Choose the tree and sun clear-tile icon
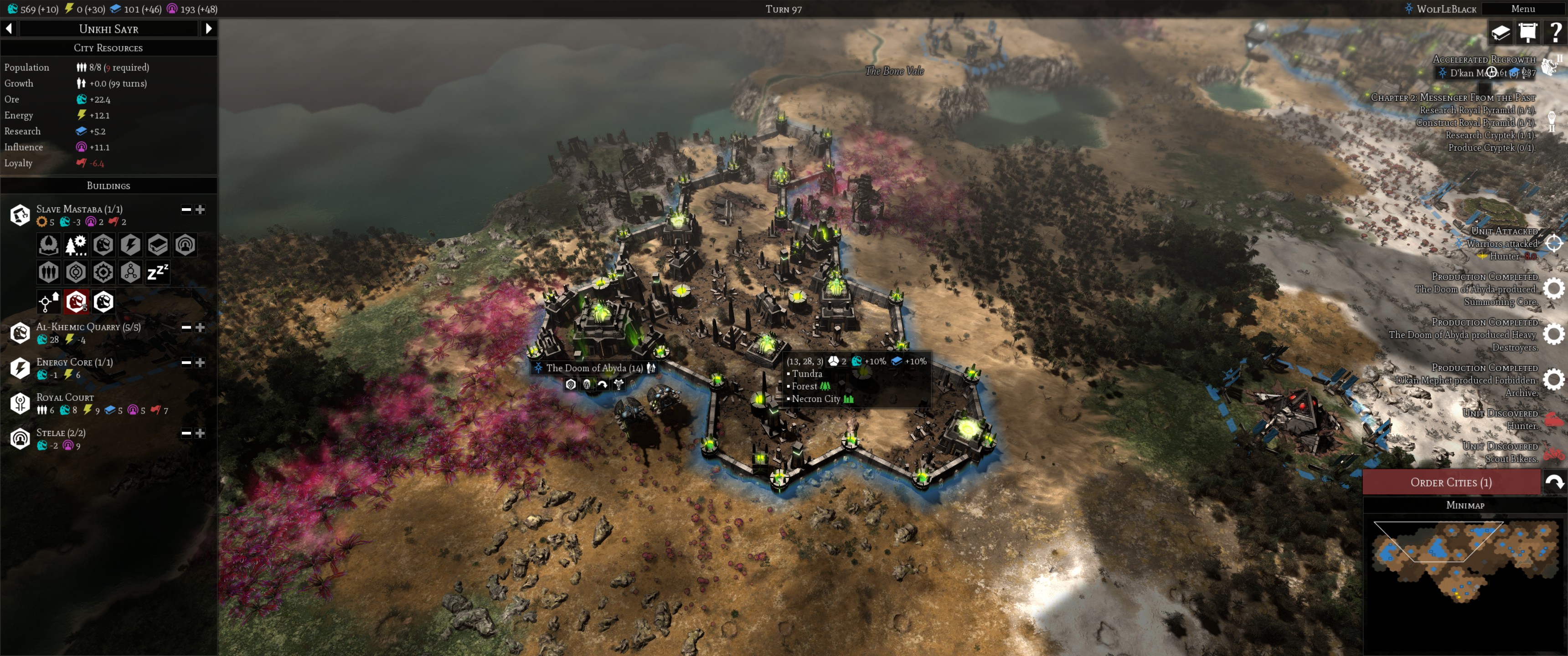 [76, 245]
